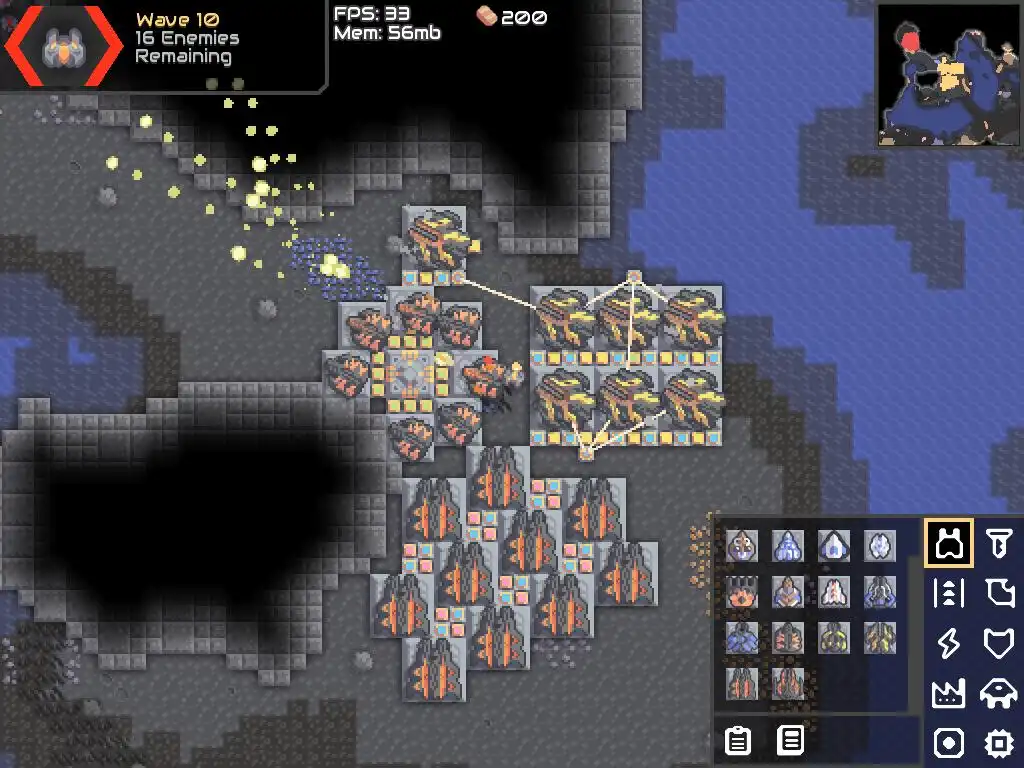Open the conveyor distribution category

948,593
